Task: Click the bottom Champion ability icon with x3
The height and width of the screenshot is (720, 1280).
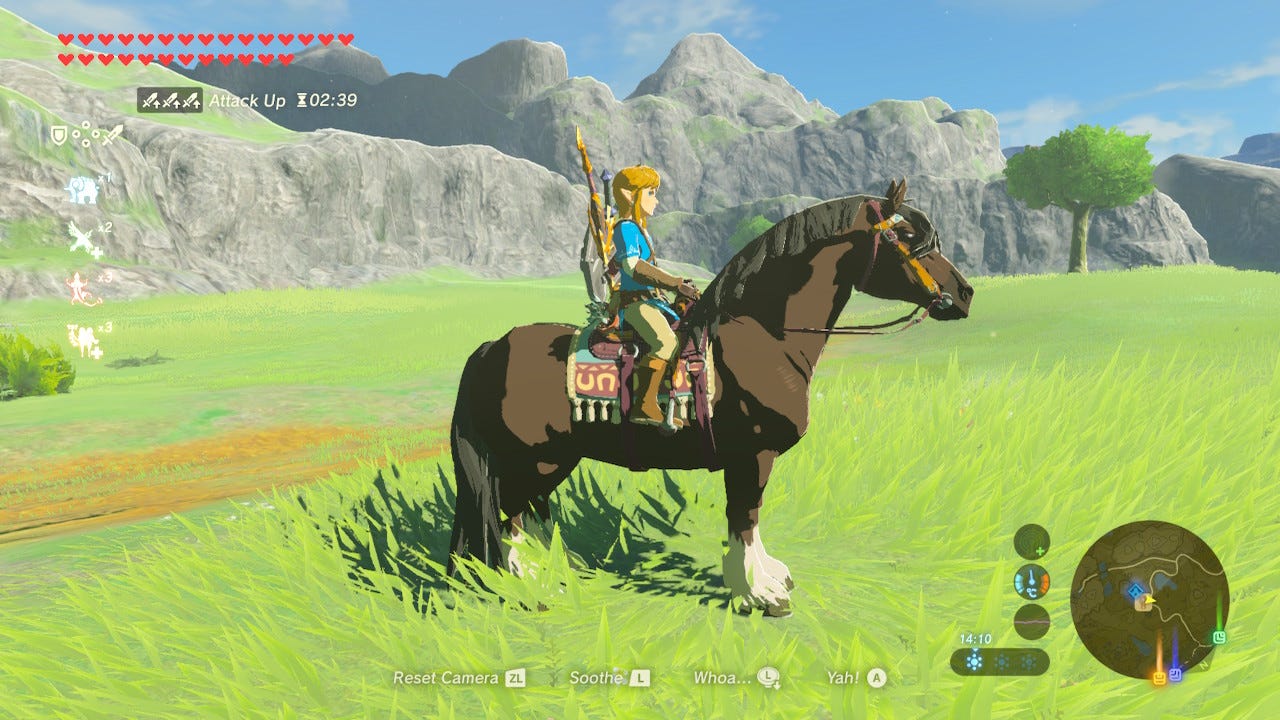Action: click(84, 331)
